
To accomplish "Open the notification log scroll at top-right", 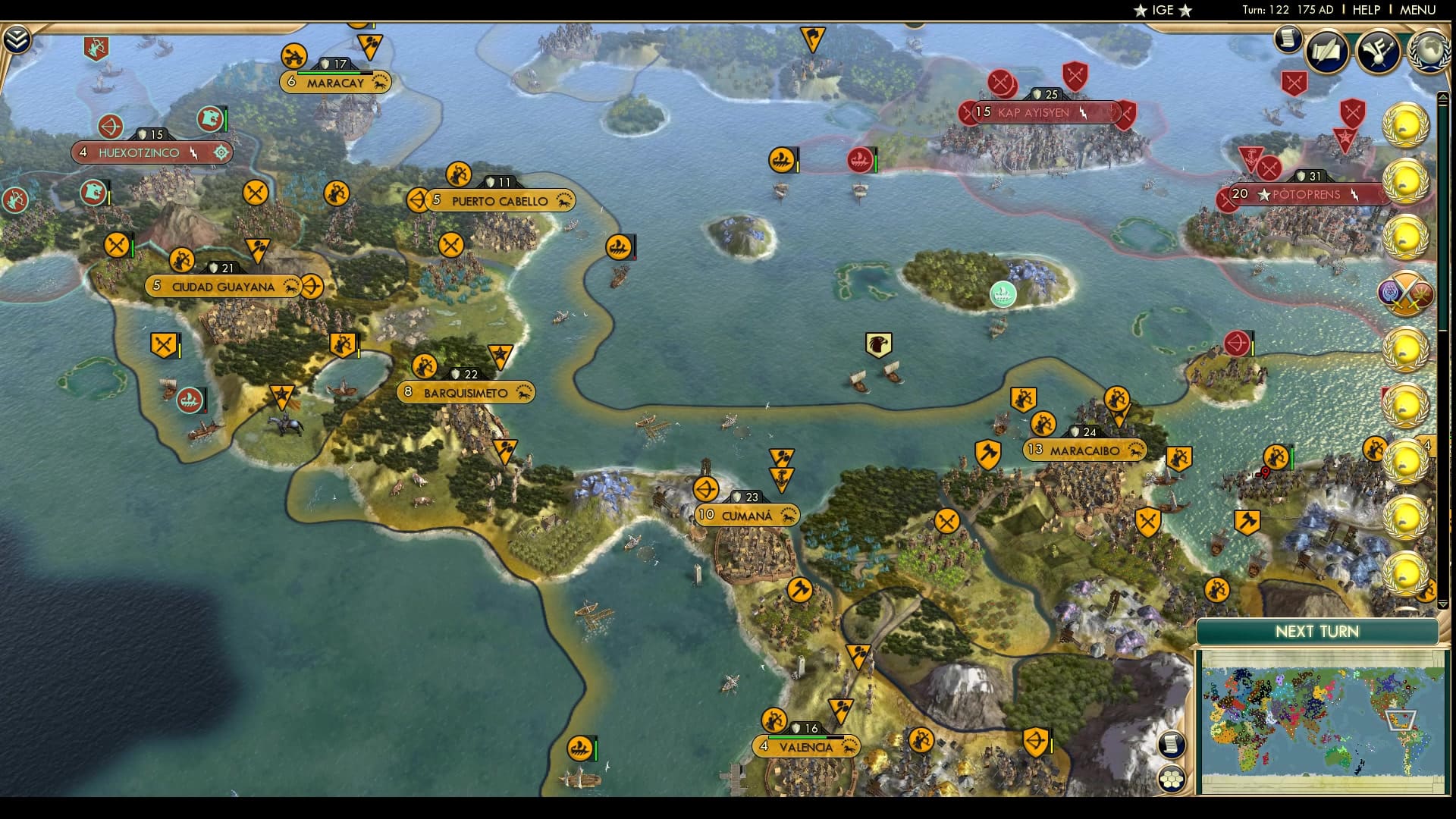I will click(x=1287, y=39).
